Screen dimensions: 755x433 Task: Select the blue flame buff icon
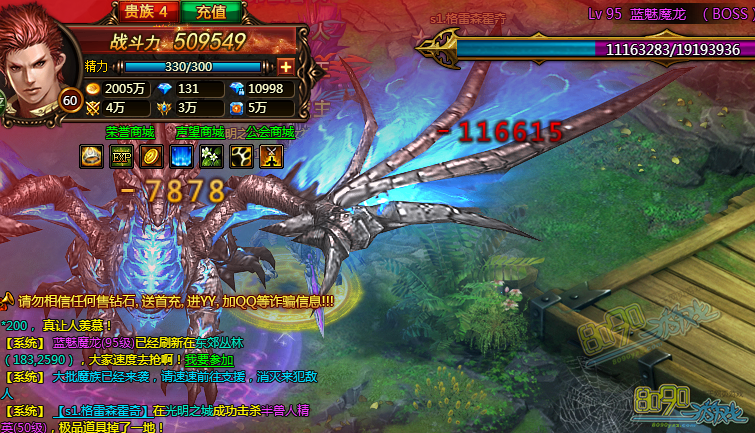click(181, 156)
